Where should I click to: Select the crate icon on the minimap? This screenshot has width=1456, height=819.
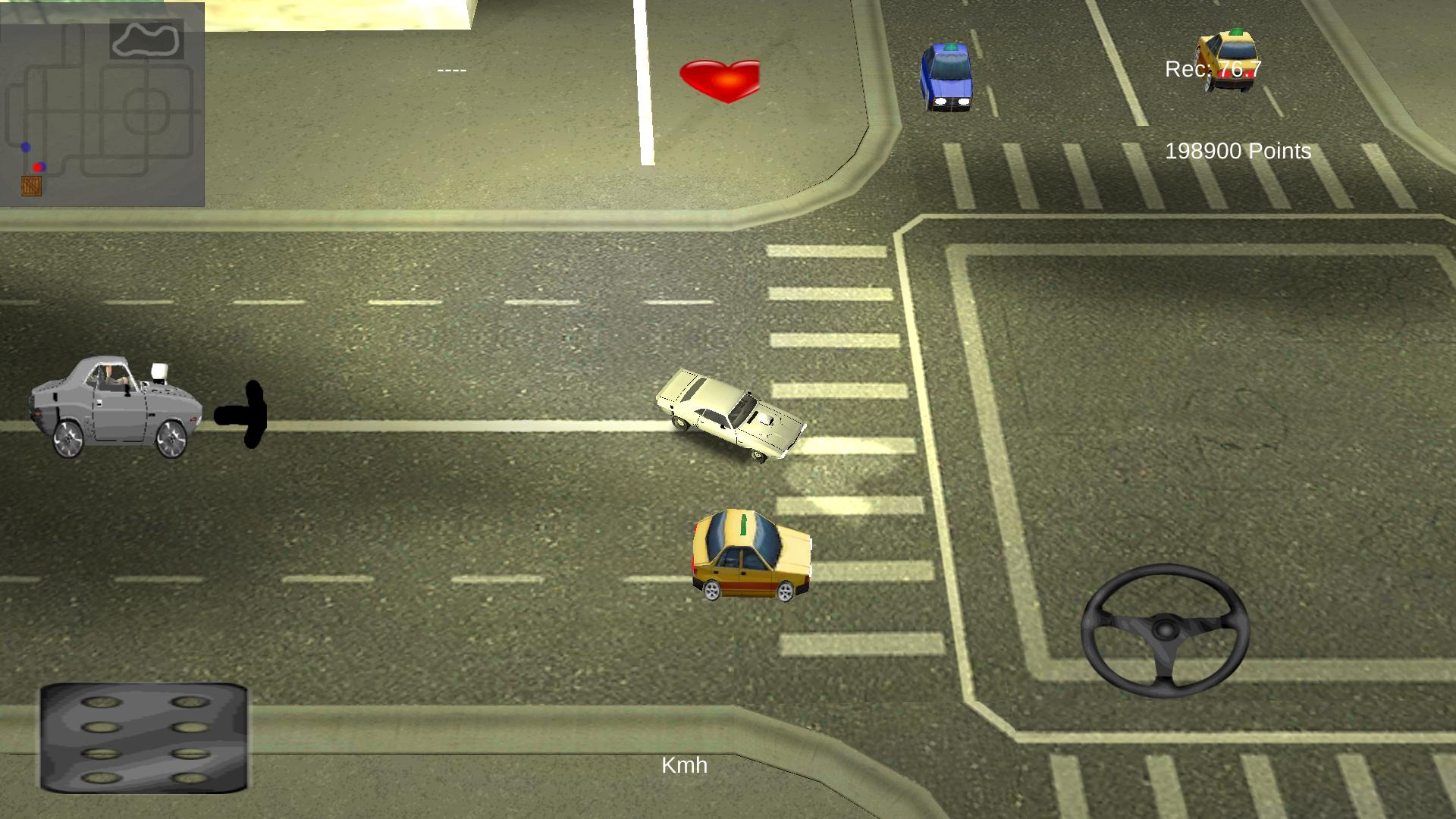tap(31, 186)
